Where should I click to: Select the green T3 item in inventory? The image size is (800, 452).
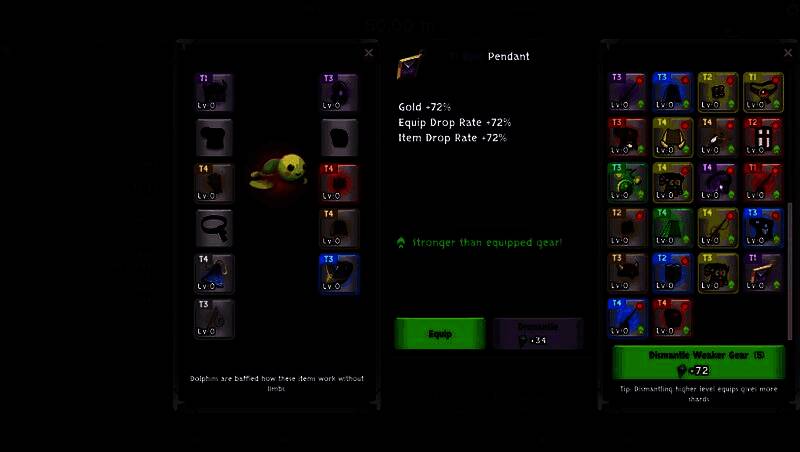[628, 182]
